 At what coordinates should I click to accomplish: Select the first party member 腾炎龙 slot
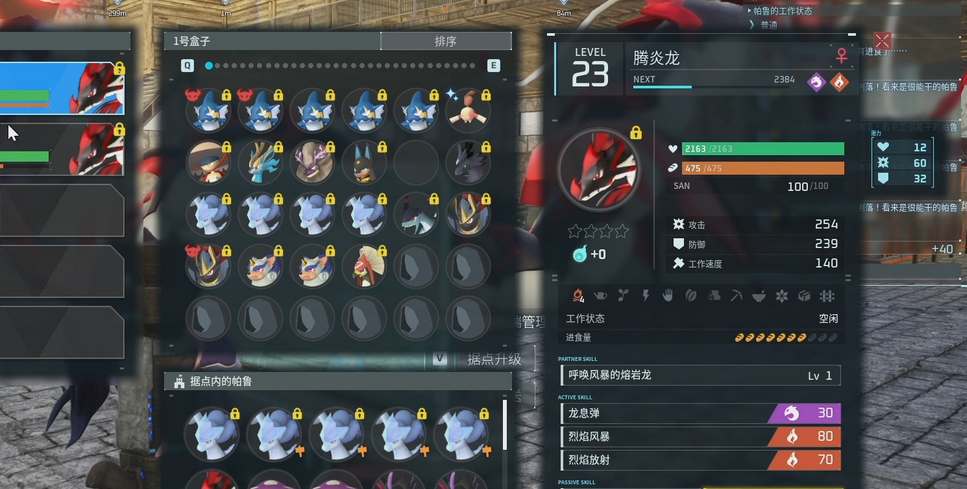pyautogui.click(x=62, y=88)
